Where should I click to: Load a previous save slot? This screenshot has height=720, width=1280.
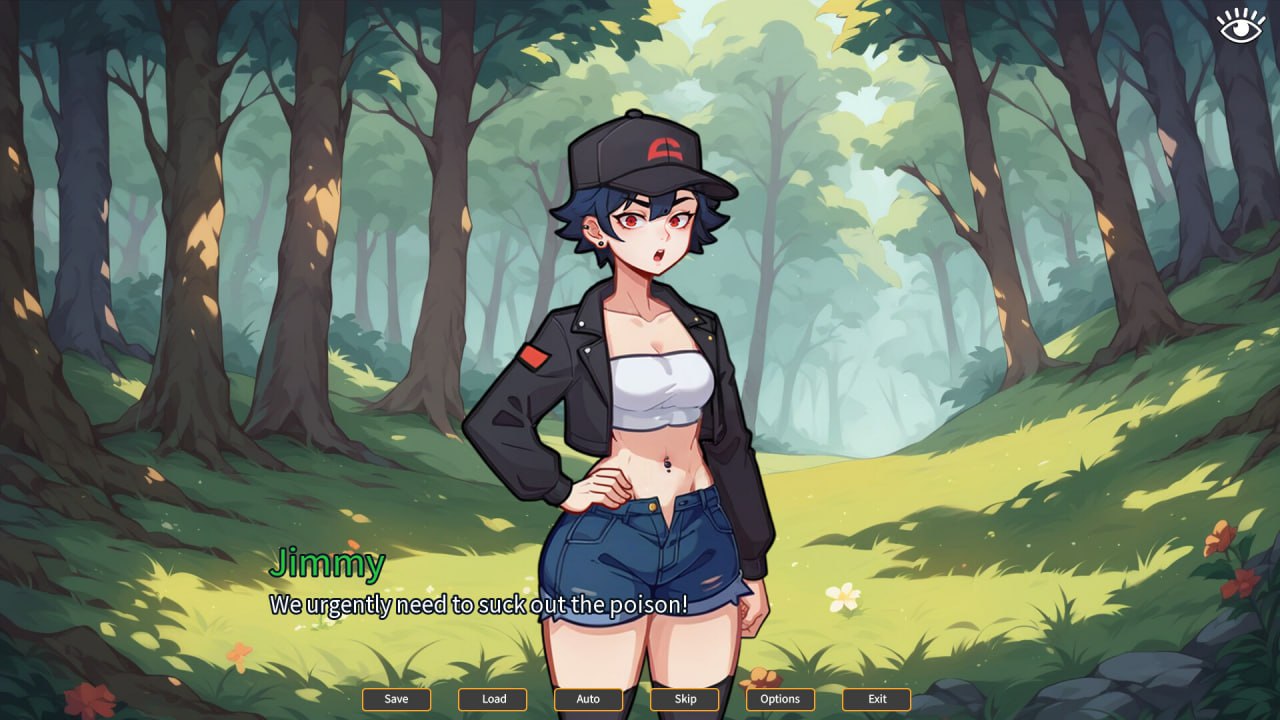pyautogui.click(x=492, y=699)
